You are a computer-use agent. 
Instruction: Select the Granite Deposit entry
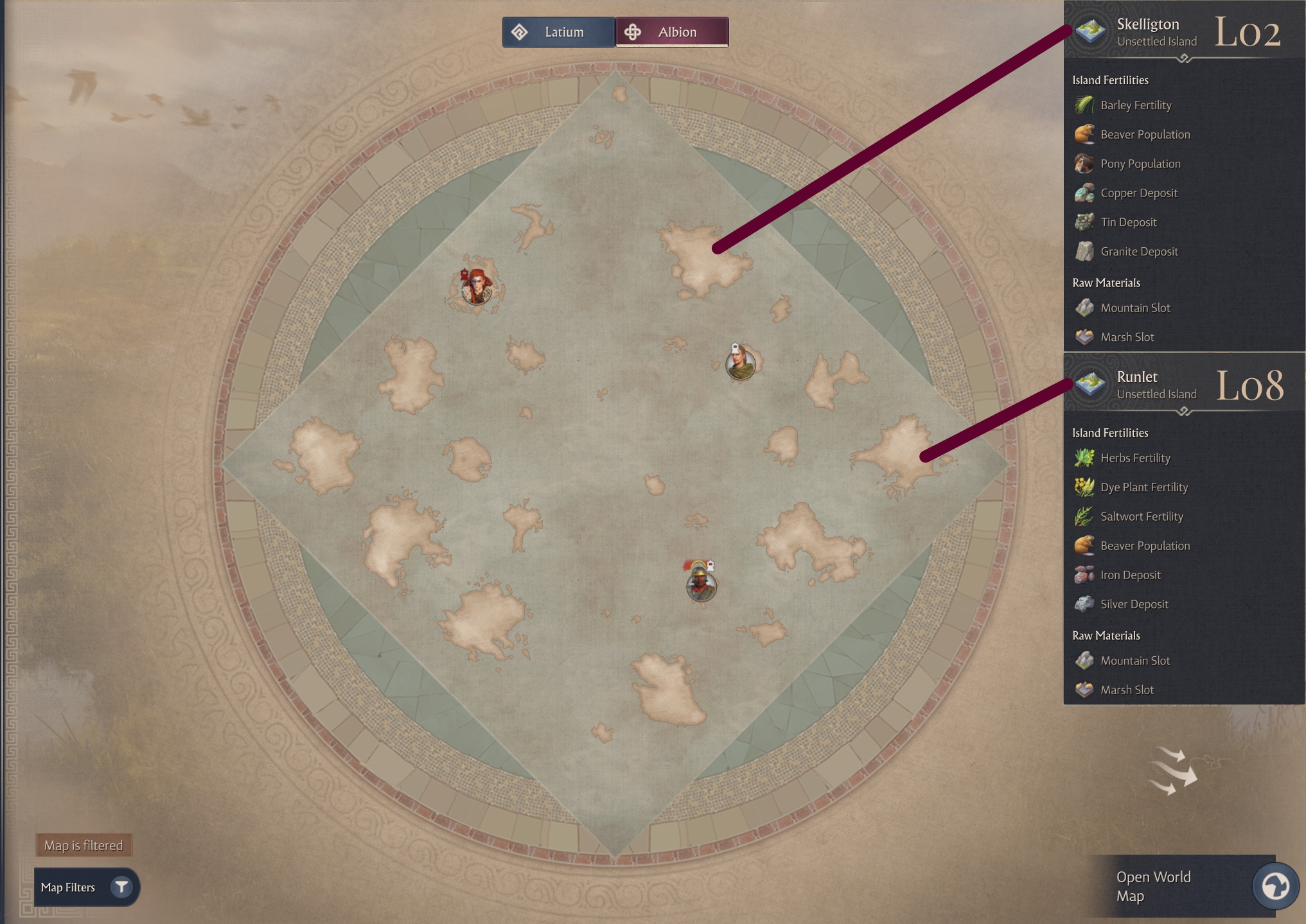coord(1138,252)
